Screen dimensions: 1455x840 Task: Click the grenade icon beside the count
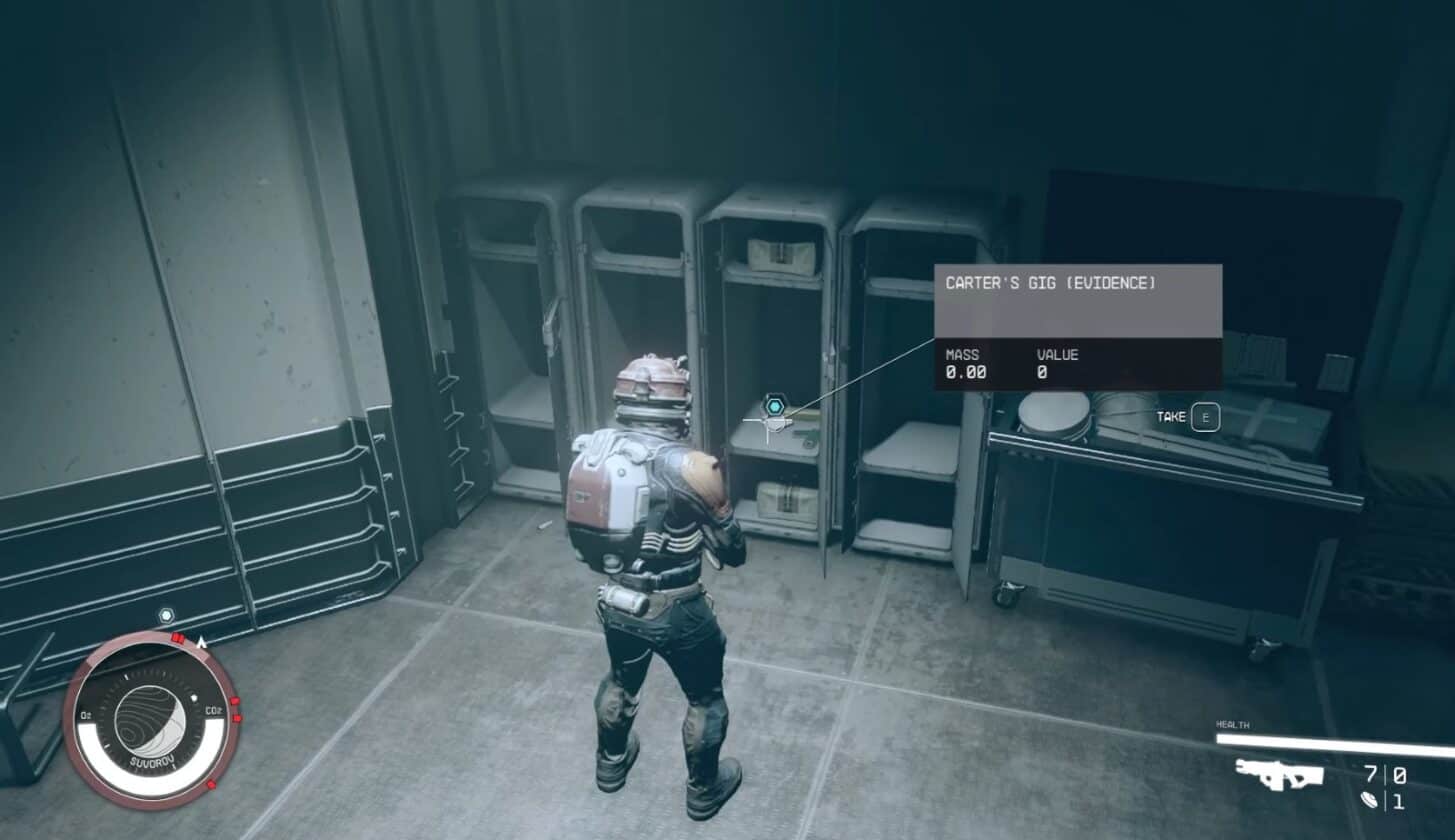[x=1369, y=800]
